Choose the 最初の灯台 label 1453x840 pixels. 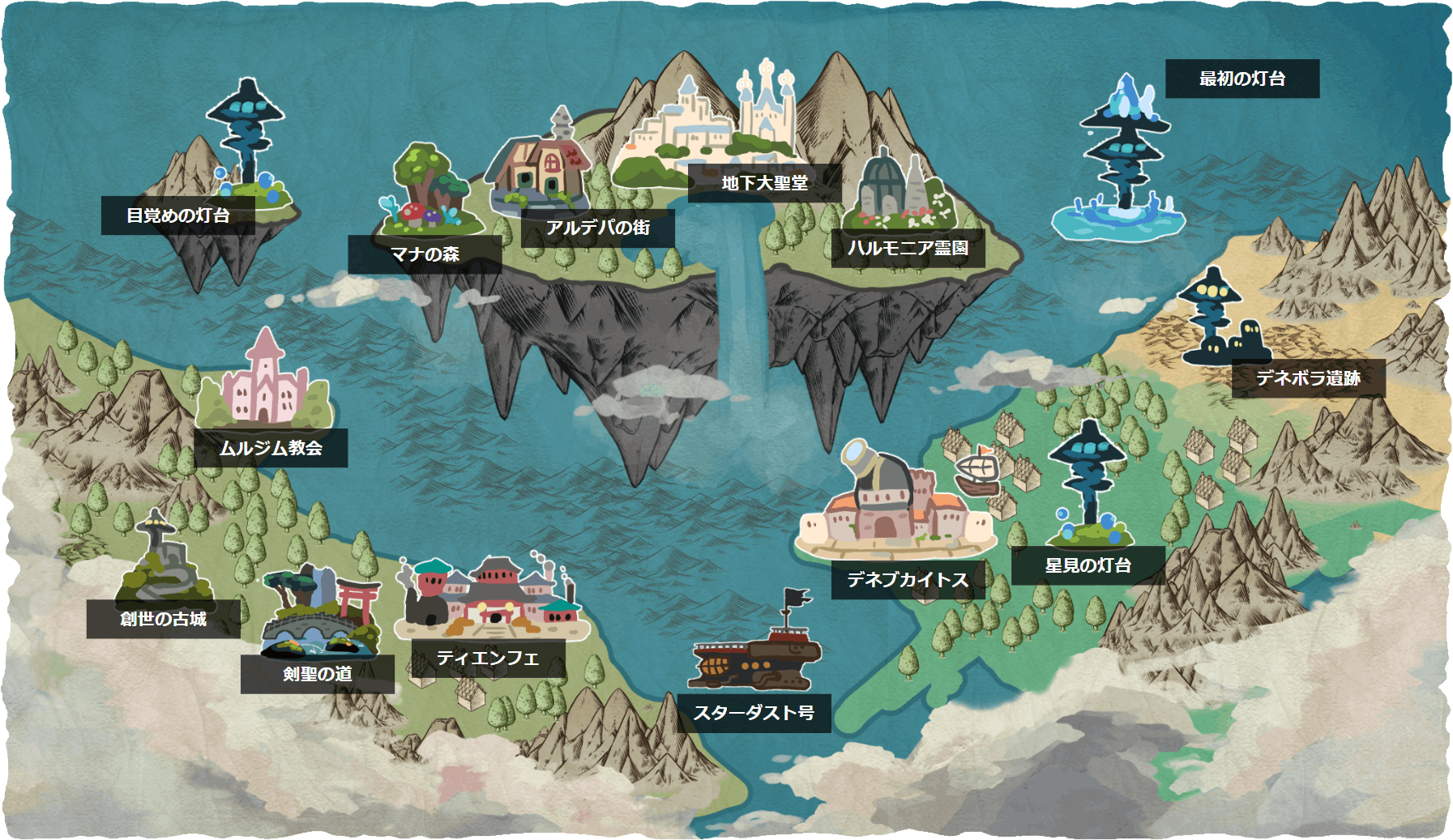[x=1241, y=79]
